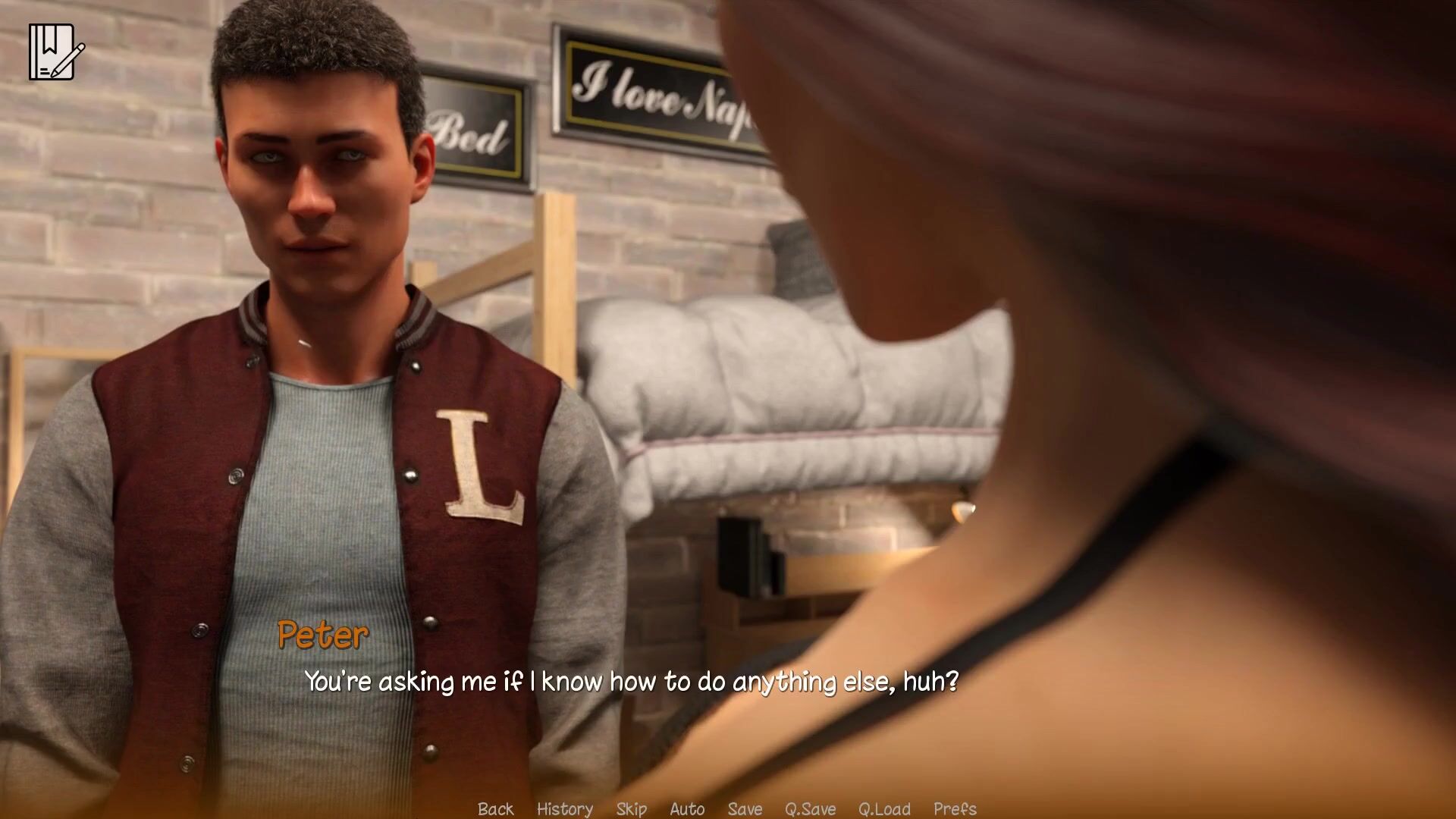Quick load with Q.Load
The width and height of the screenshot is (1456, 819).
(884, 808)
